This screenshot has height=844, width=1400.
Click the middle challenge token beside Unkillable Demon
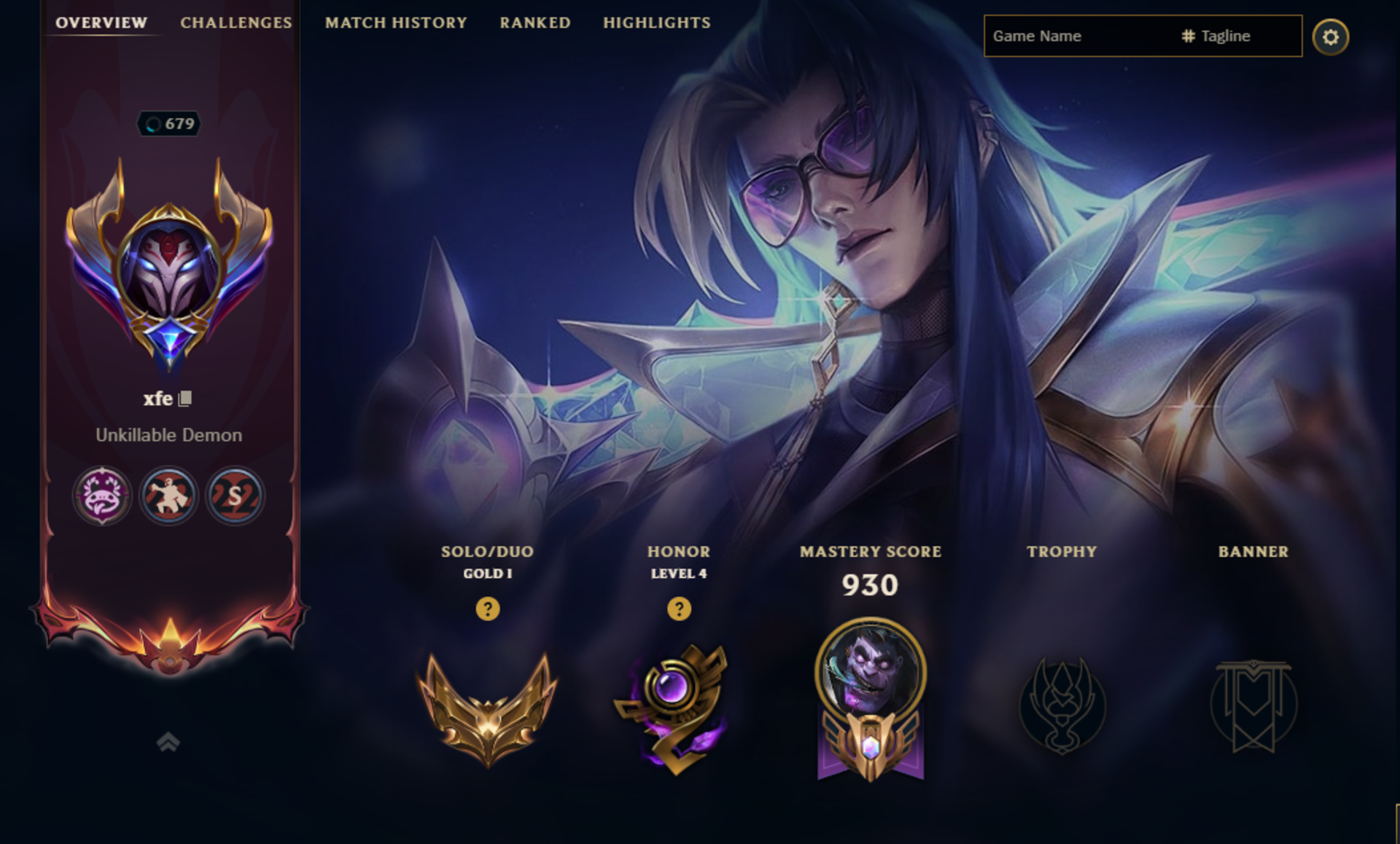(x=168, y=495)
